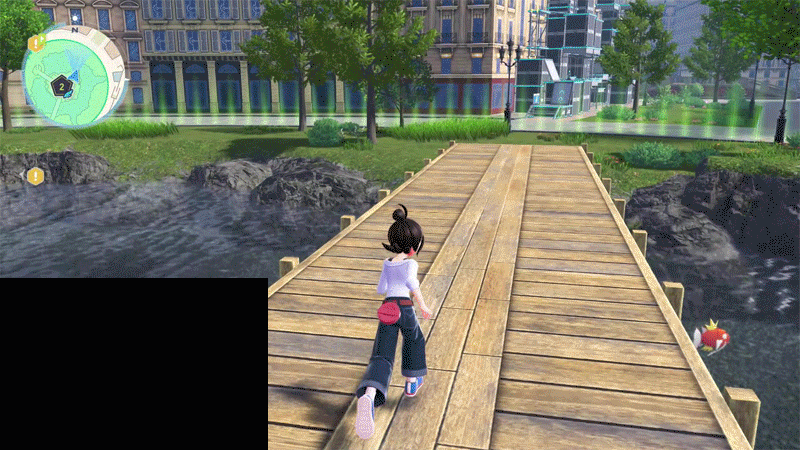Select the numbered zone 2 marker on minimap
This screenshot has height=450, width=800.
(61, 87)
